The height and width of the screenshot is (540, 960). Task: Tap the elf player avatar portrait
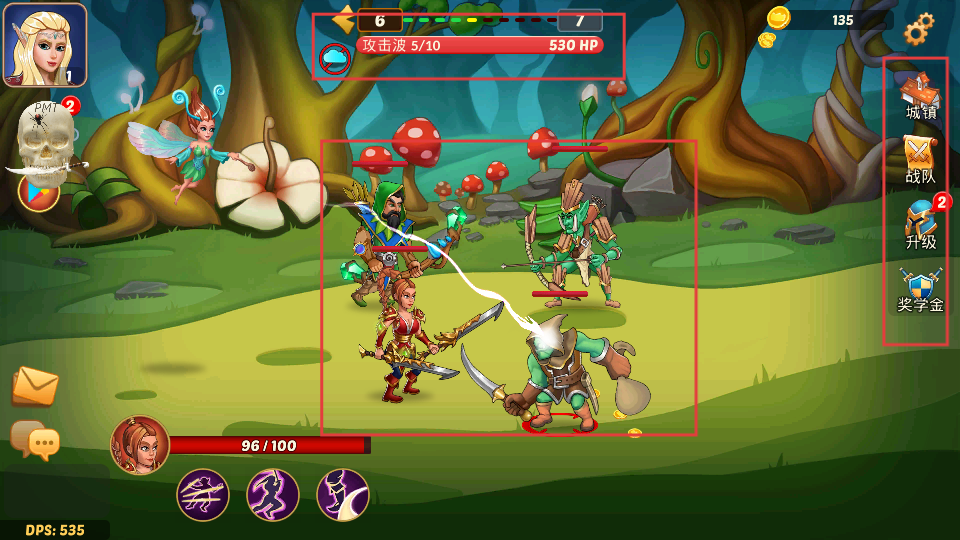[45, 45]
